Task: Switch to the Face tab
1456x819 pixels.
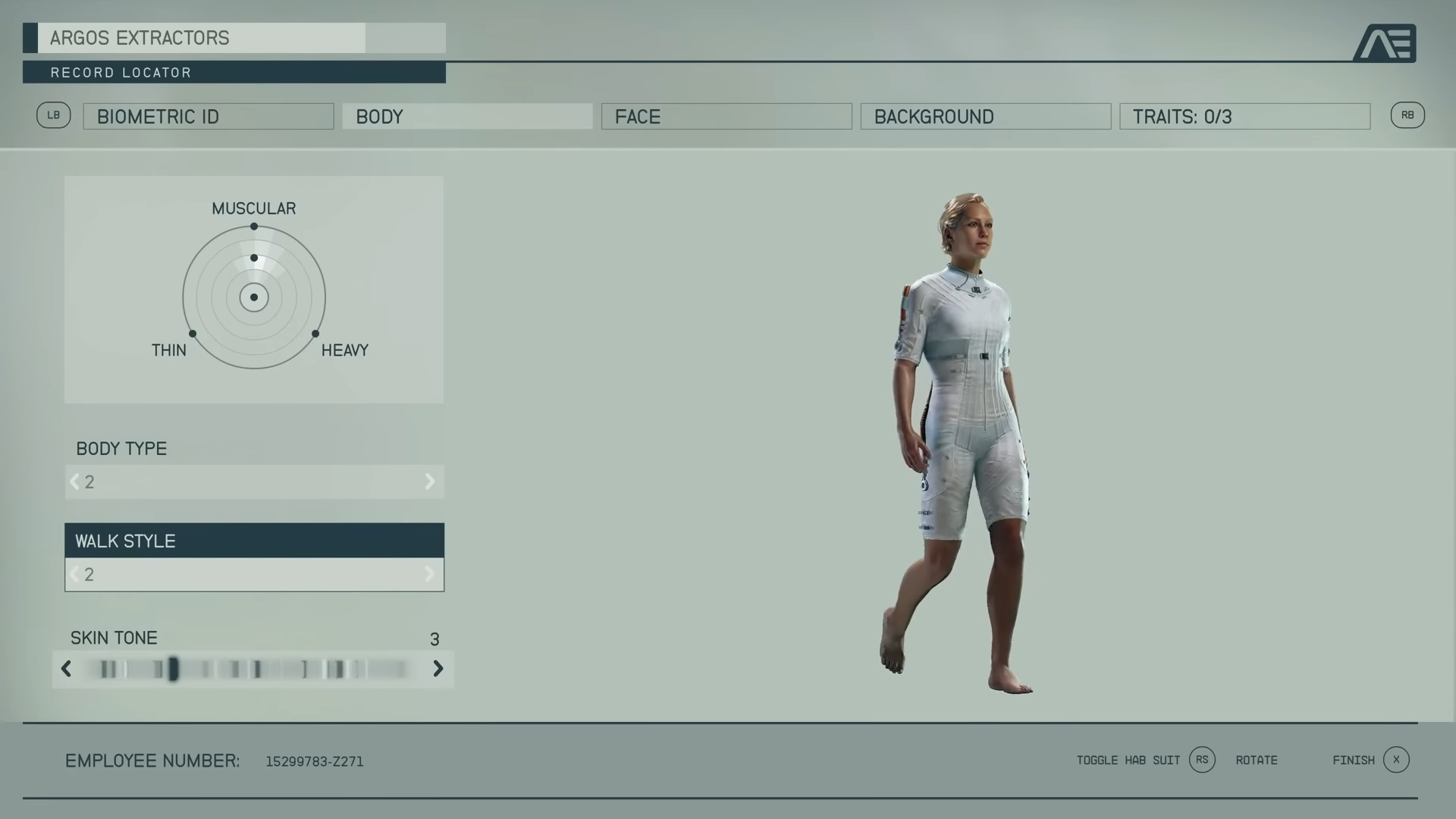Action: (x=726, y=116)
